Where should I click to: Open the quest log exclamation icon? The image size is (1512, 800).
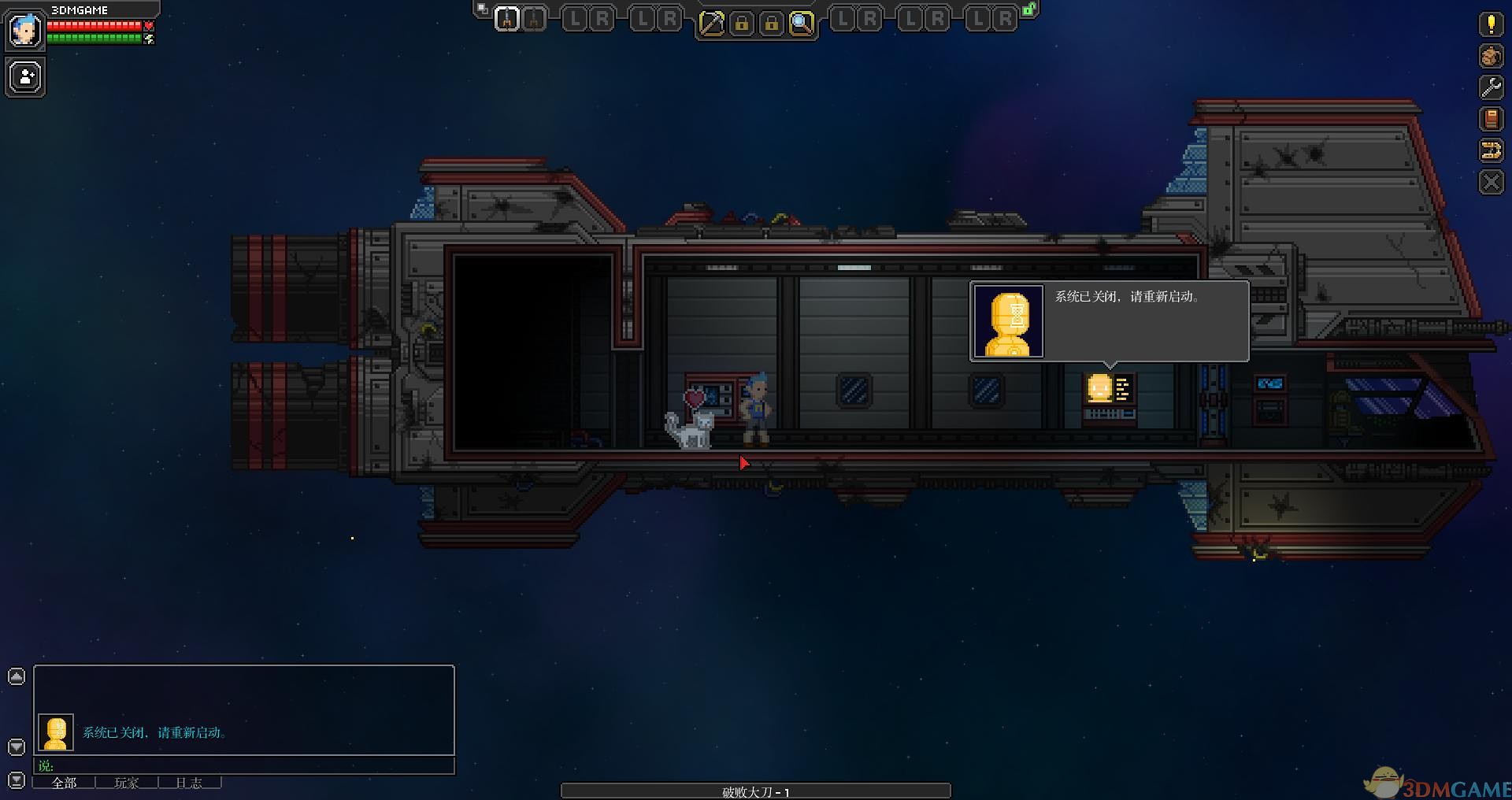1491,24
